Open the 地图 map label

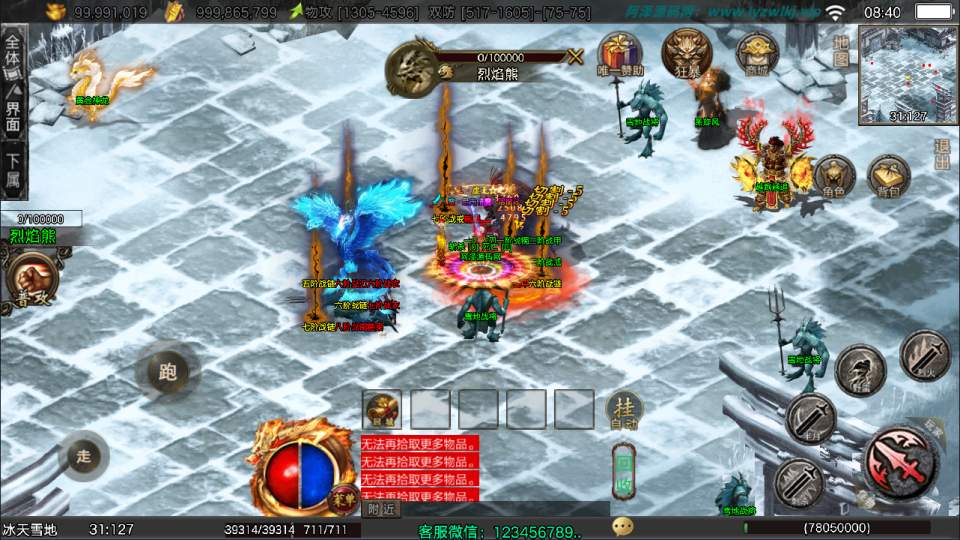[841, 51]
